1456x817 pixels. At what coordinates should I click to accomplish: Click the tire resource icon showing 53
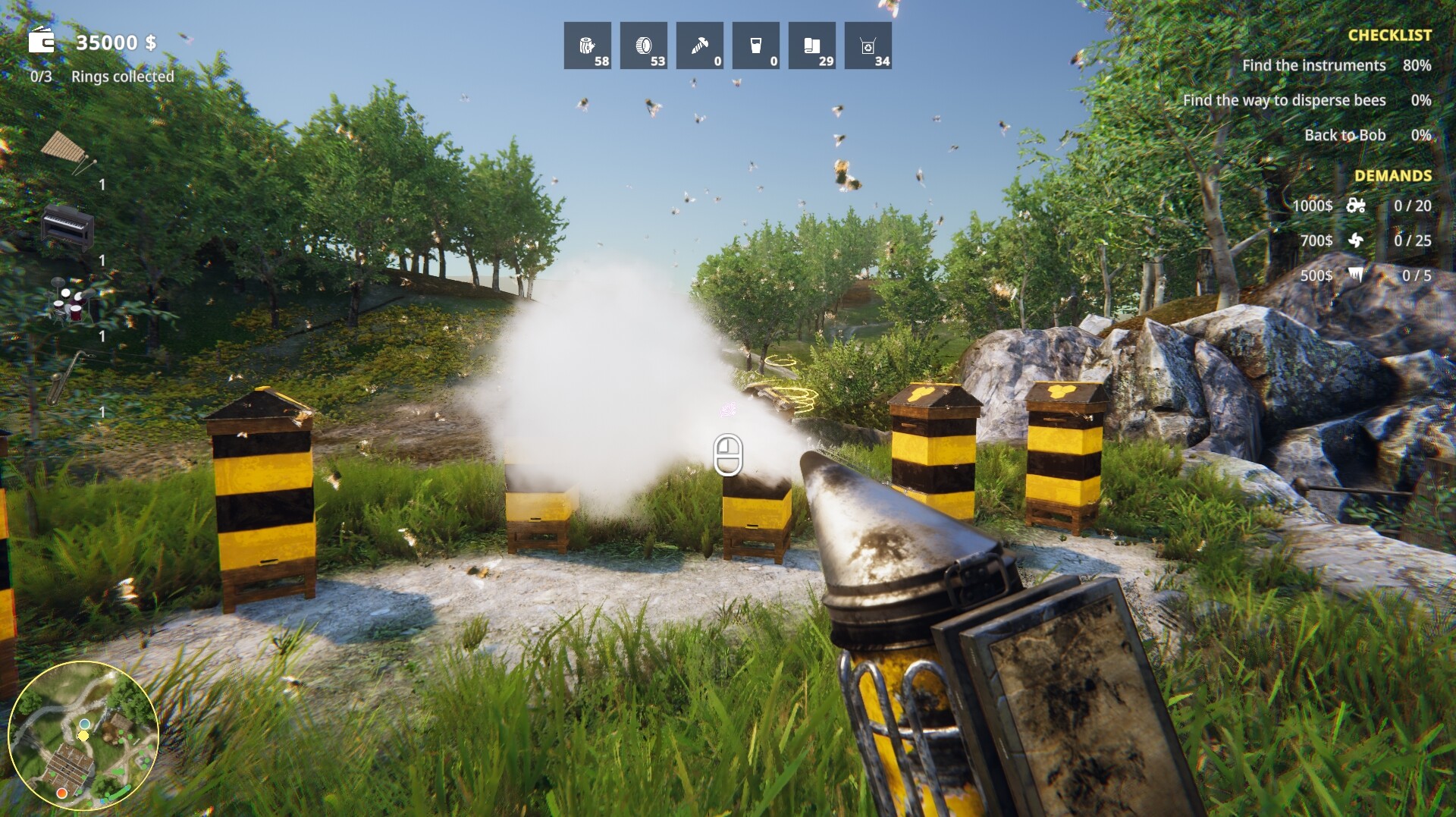click(643, 46)
